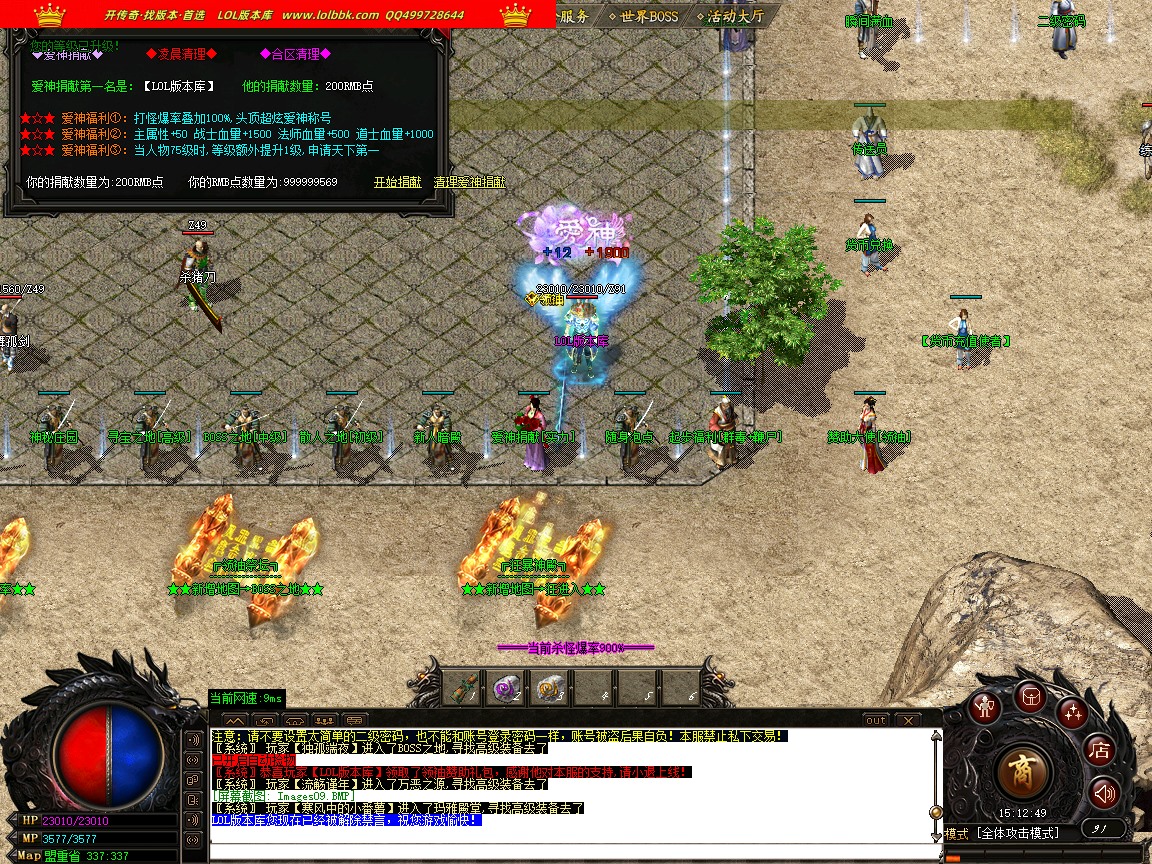Open the skills sparkle icon
This screenshot has width=1152, height=864.
(x=1073, y=712)
